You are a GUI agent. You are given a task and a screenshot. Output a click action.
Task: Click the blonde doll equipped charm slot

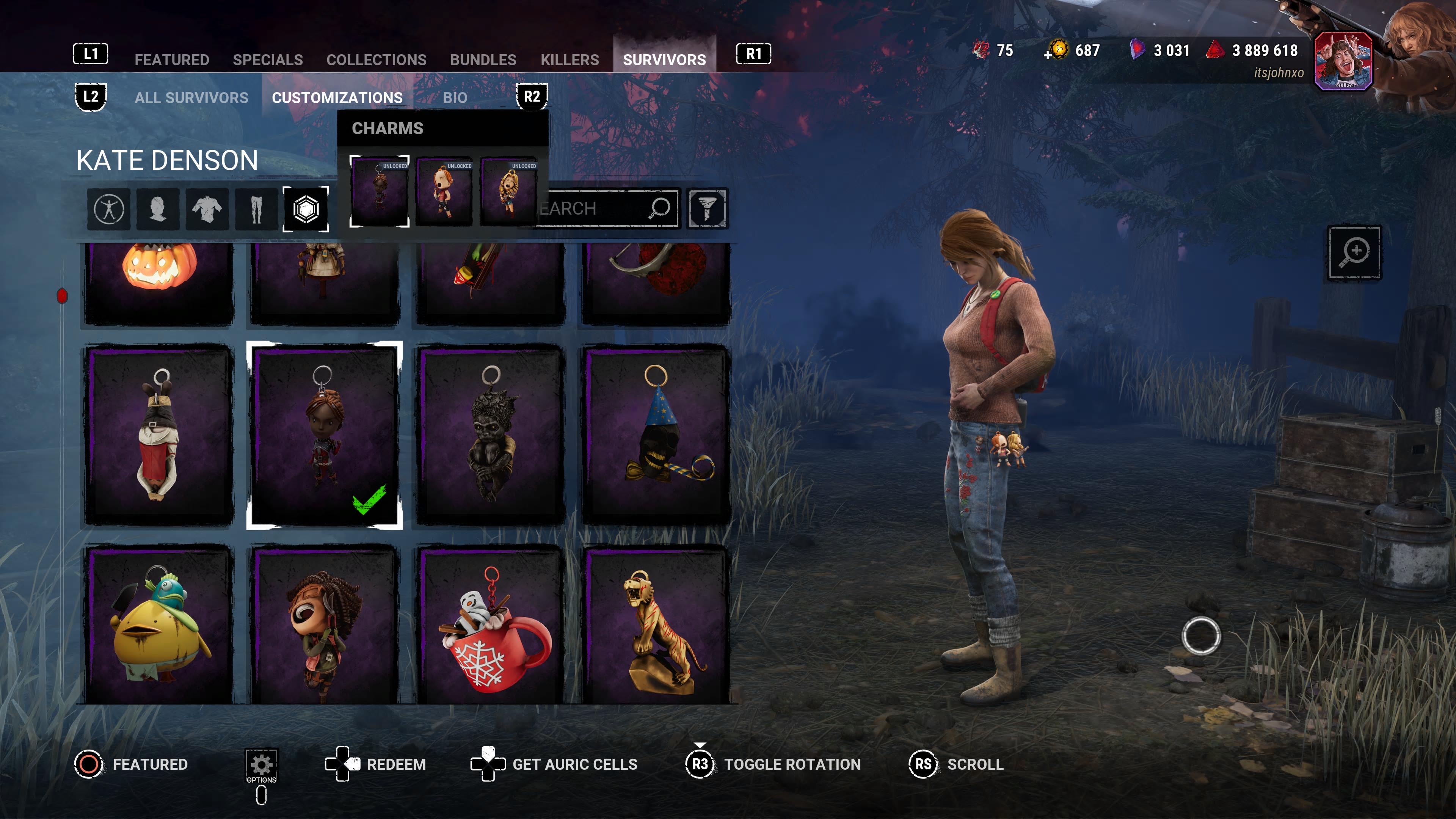[508, 192]
